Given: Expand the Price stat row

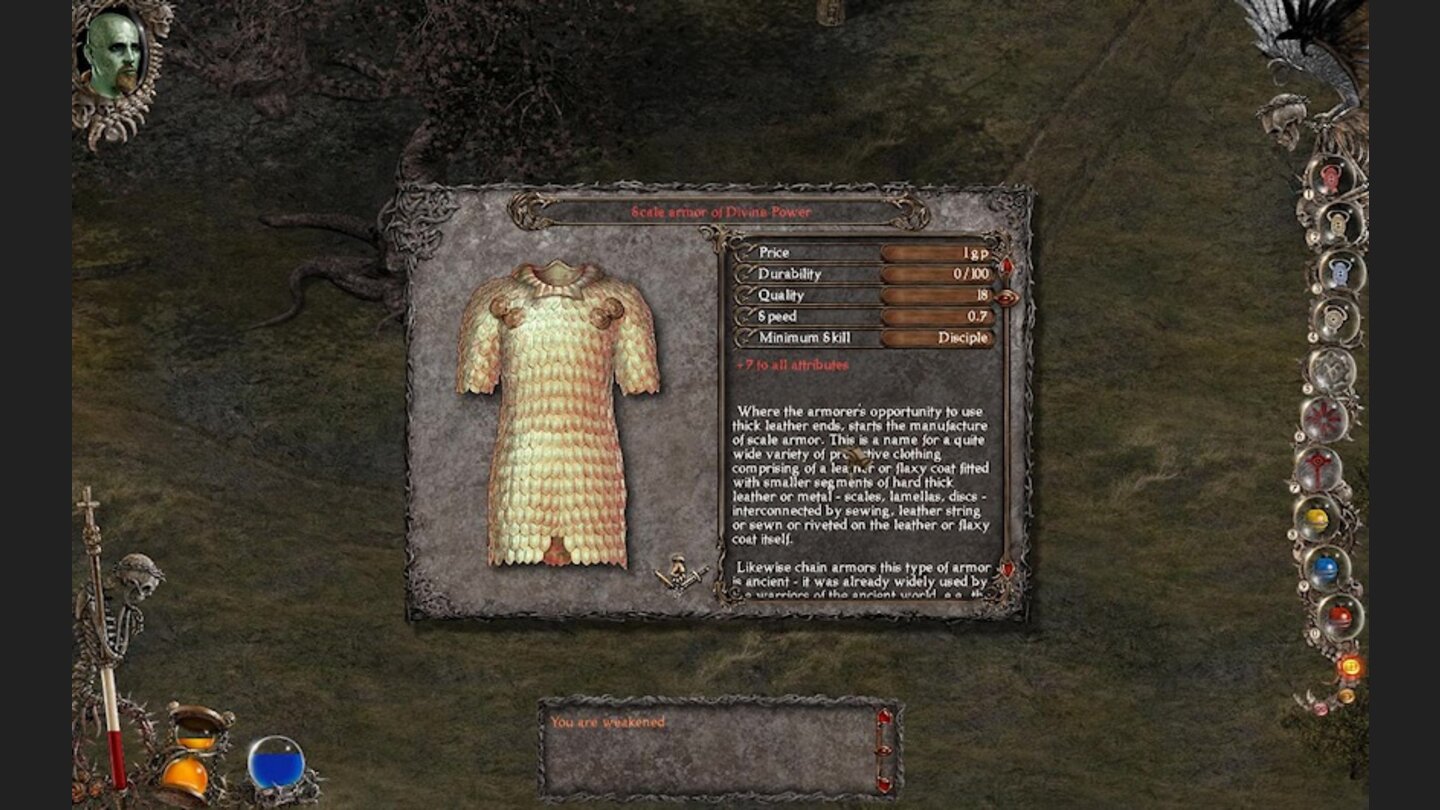Looking at the screenshot, I should pyautogui.click(x=800, y=253).
